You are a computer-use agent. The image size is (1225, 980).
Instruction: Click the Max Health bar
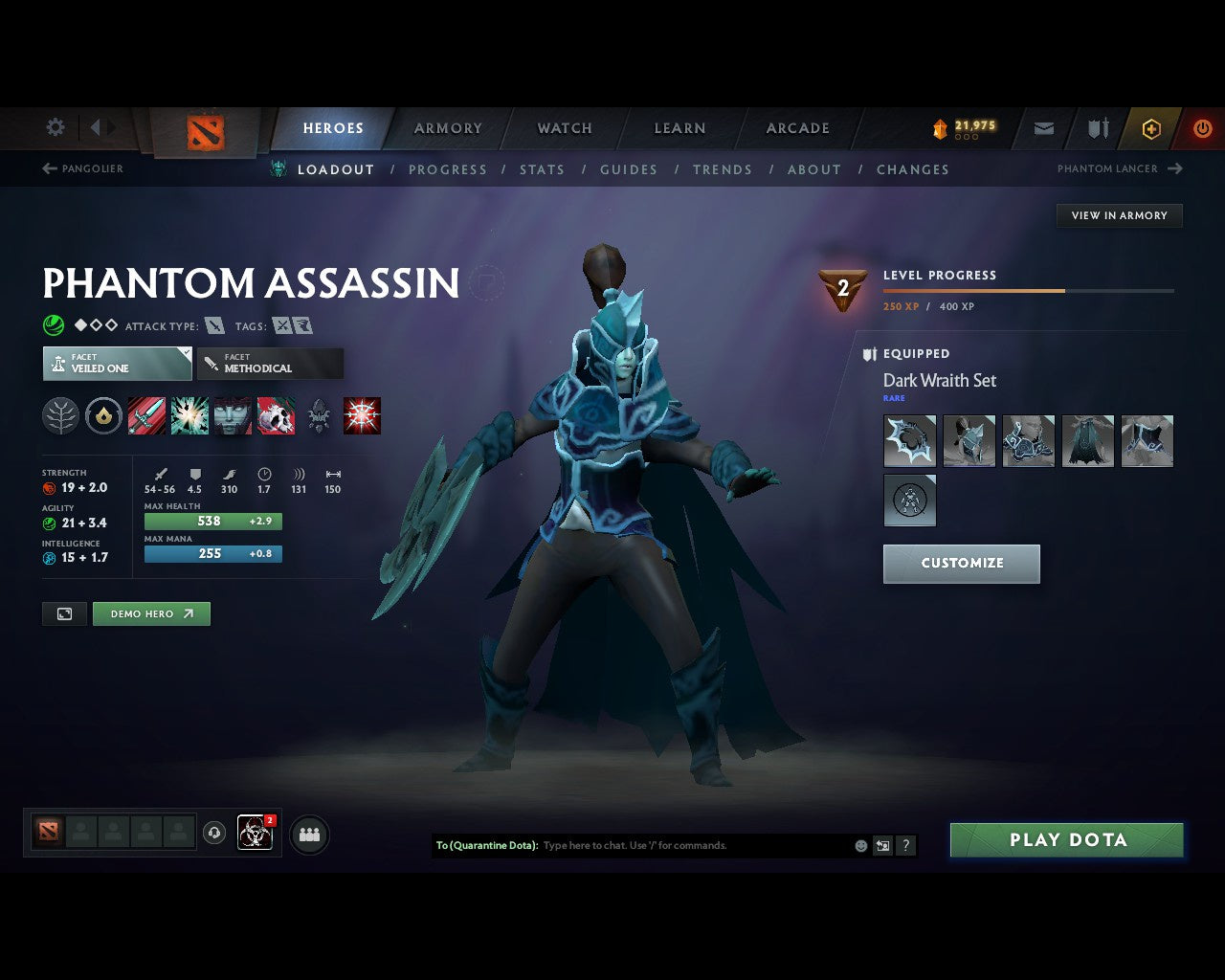pyautogui.click(x=212, y=521)
